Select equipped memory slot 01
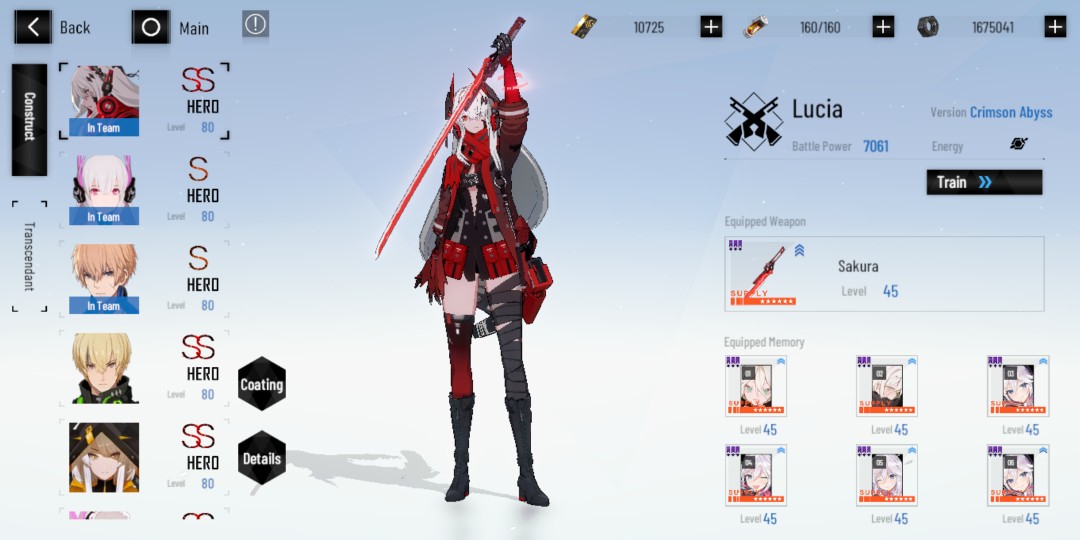 pos(756,386)
